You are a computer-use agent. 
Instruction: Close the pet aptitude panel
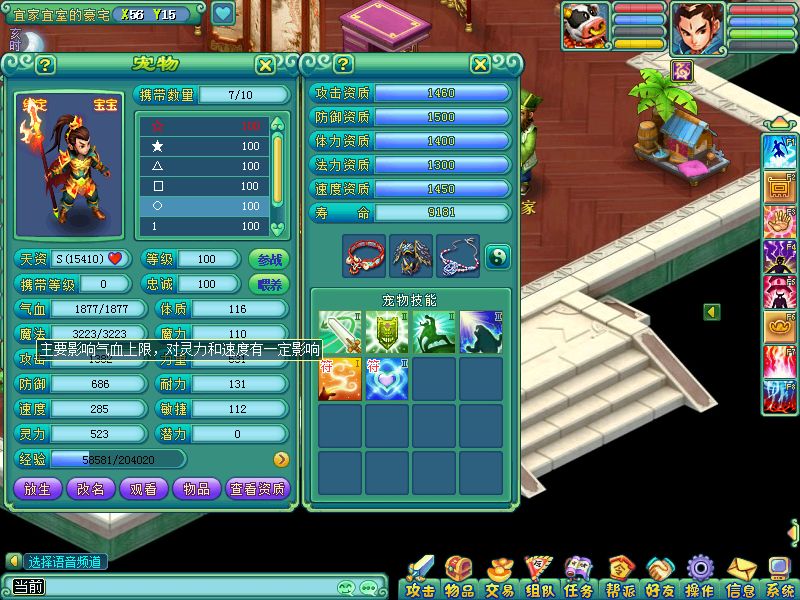click(x=481, y=65)
